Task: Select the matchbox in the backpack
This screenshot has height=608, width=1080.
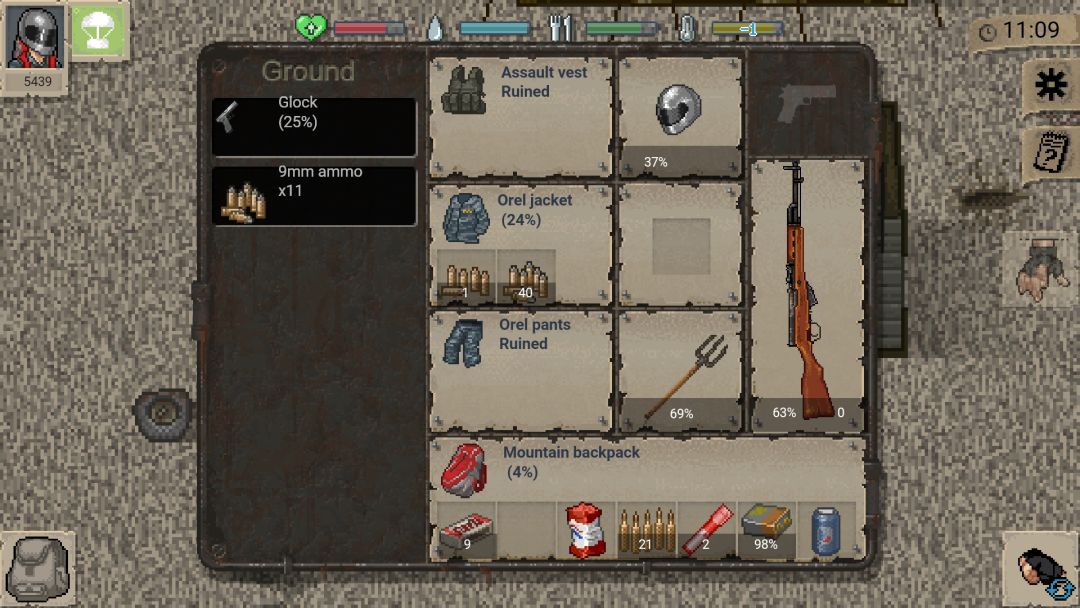Action: [466, 530]
